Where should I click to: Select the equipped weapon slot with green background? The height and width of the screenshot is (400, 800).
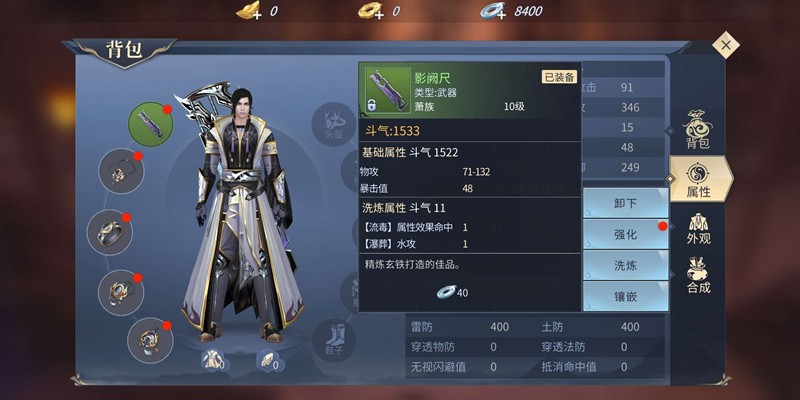point(151,125)
